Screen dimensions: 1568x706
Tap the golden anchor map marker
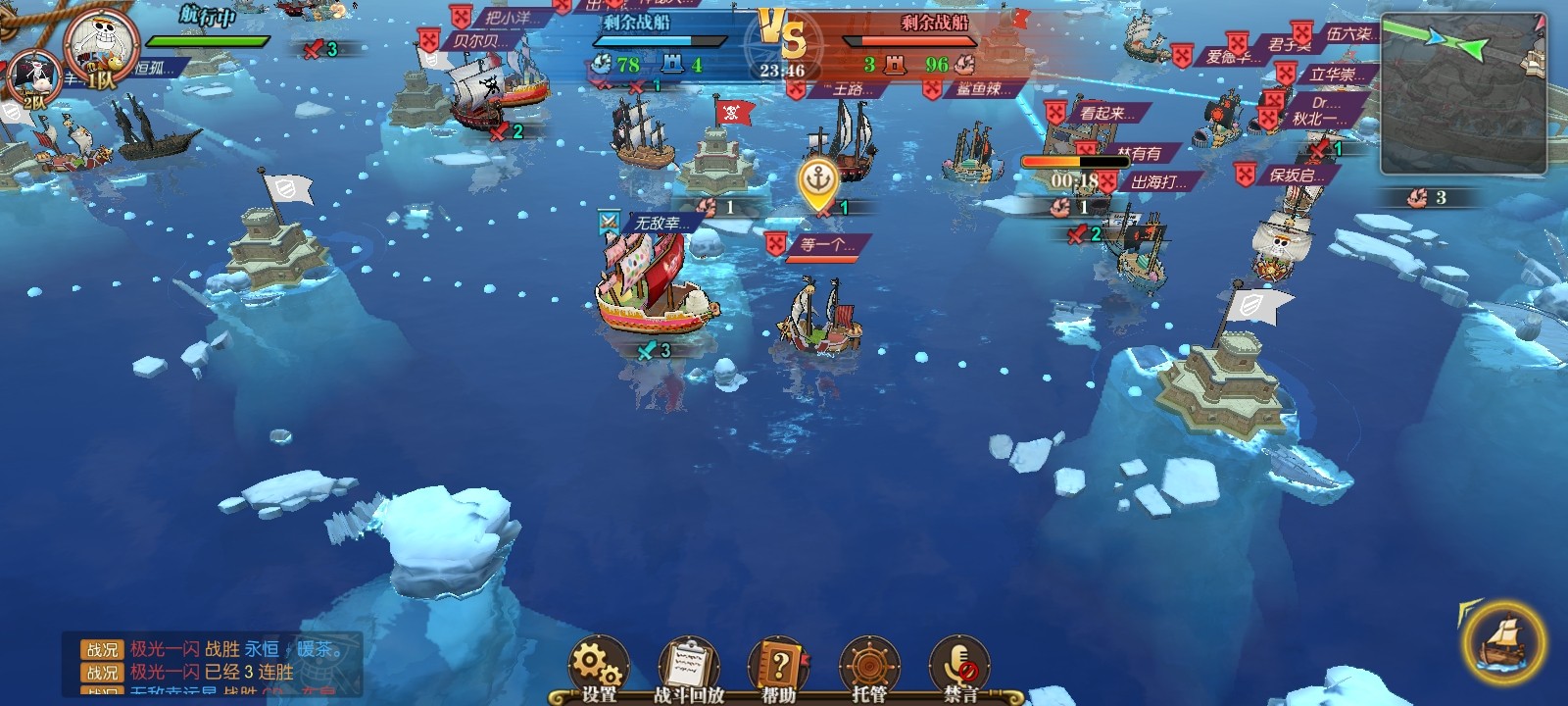816,182
